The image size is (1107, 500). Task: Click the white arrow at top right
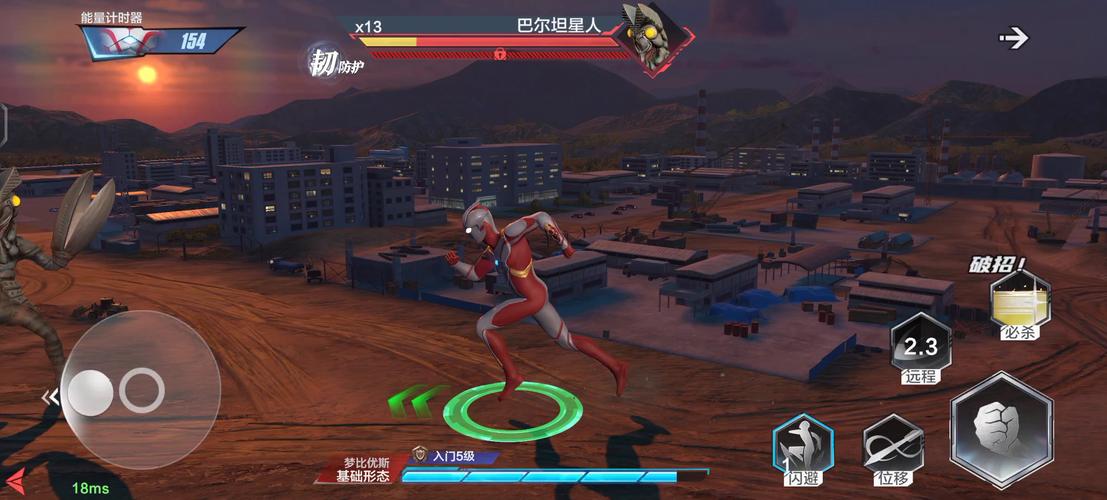[1014, 38]
